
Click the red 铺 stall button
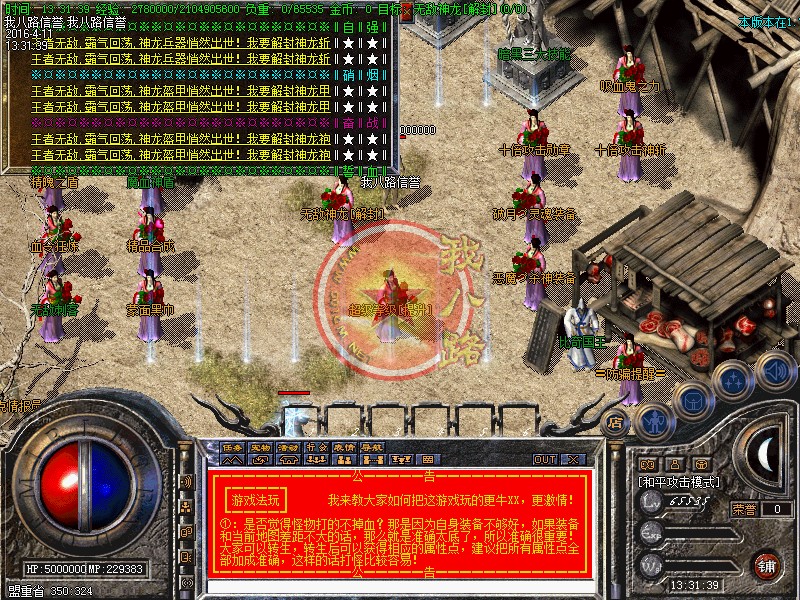tap(767, 565)
